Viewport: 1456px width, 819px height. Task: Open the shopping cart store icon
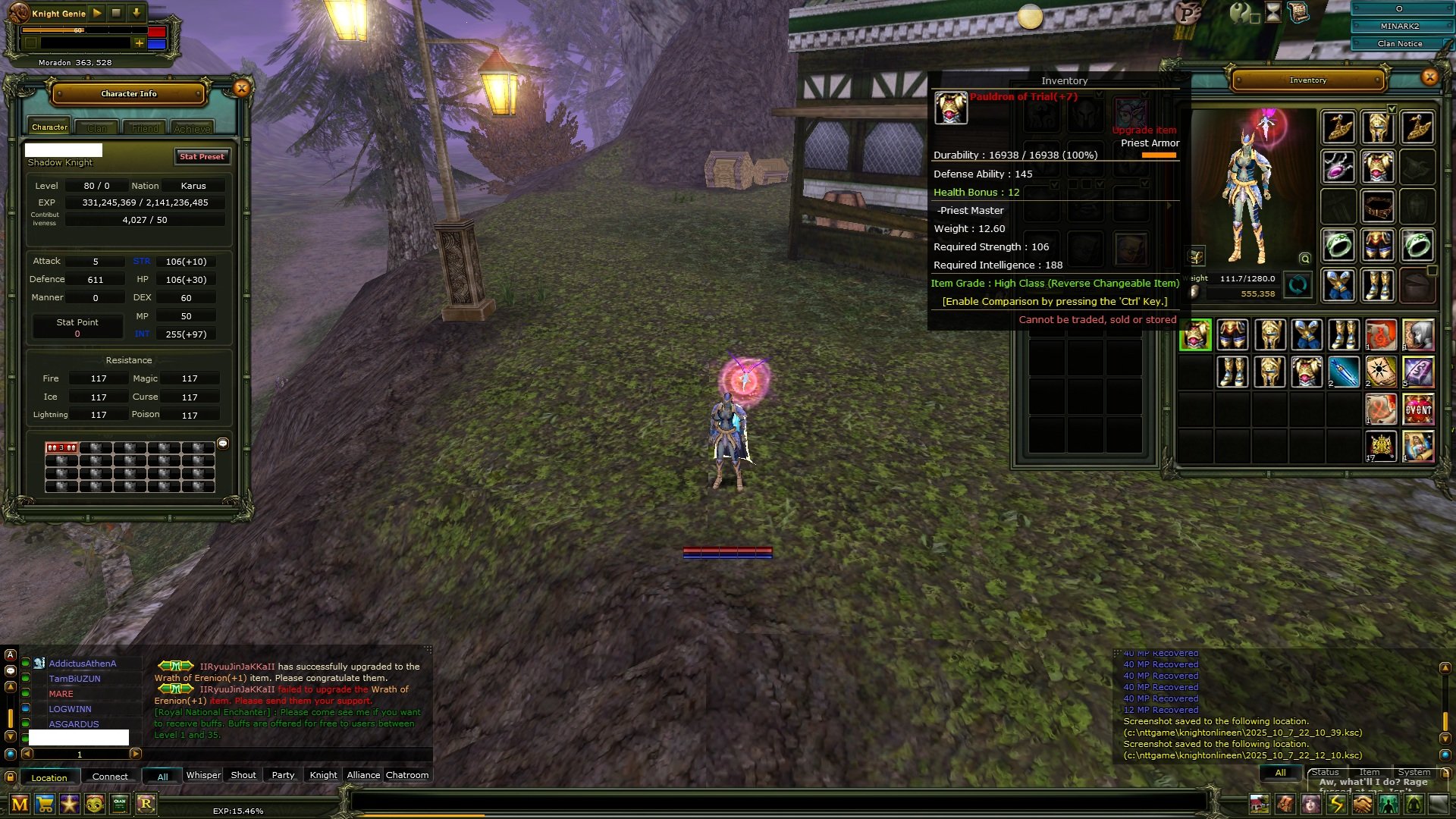[x=45, y=804]
